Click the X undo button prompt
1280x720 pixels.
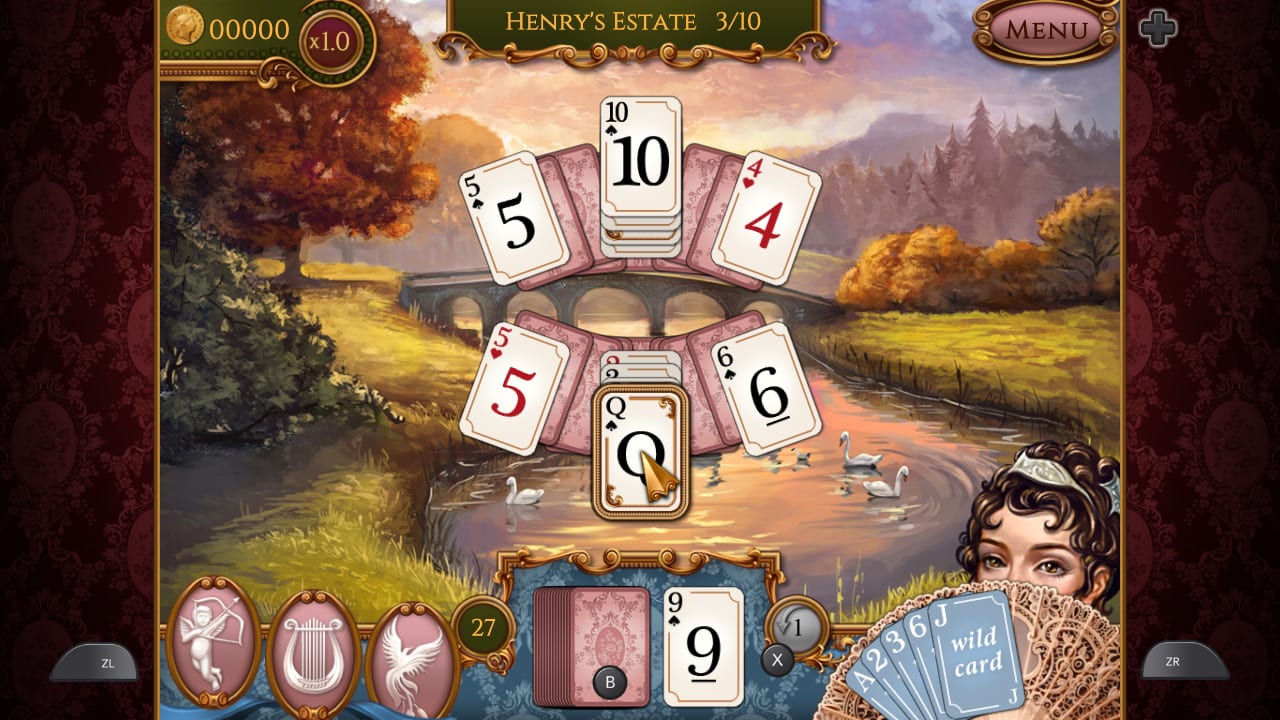click(778, 660)
